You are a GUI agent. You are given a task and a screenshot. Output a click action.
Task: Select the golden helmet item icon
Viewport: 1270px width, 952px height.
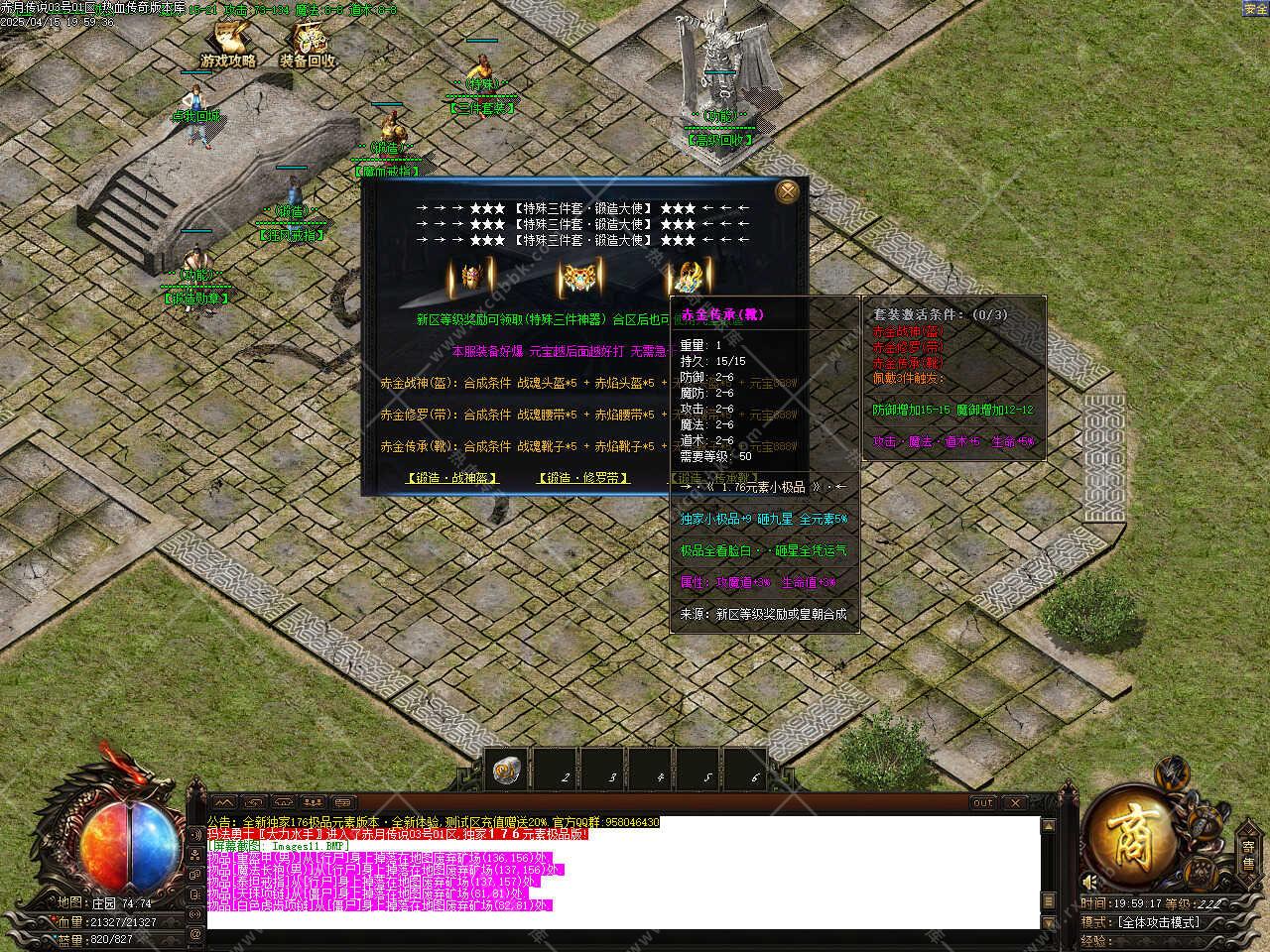470,278
